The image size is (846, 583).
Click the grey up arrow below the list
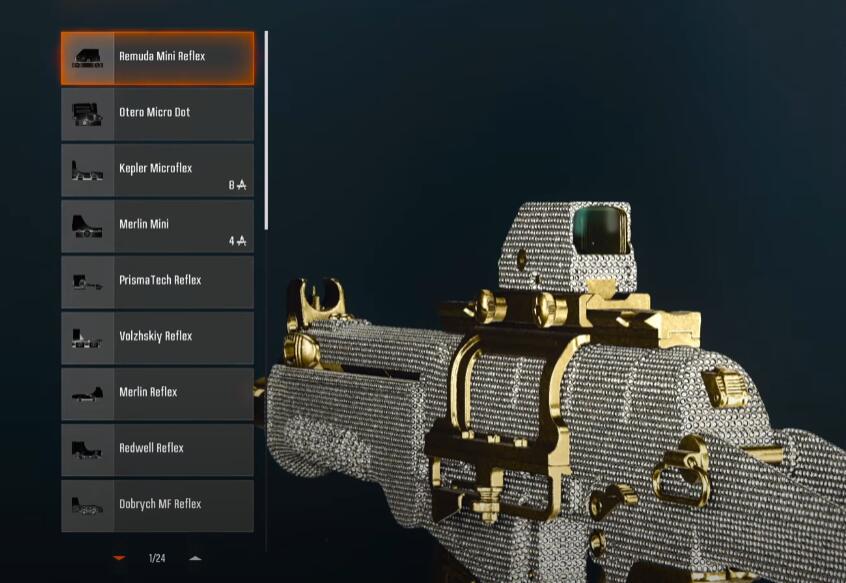(x=195, y=558)
